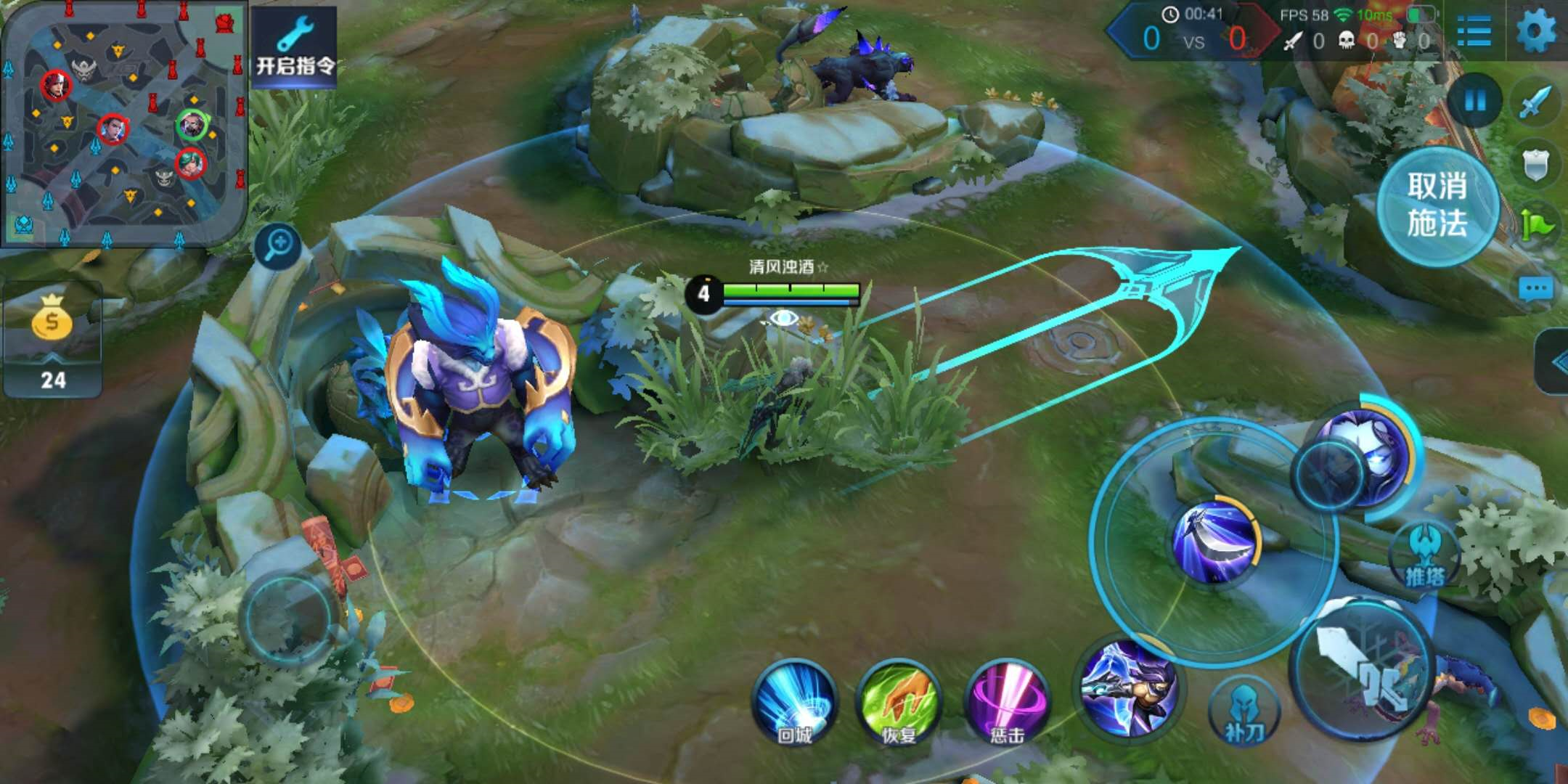Viewport: 1568px width, 784px height.
Task: Pause the match
Action: [x=1474, y=100]
